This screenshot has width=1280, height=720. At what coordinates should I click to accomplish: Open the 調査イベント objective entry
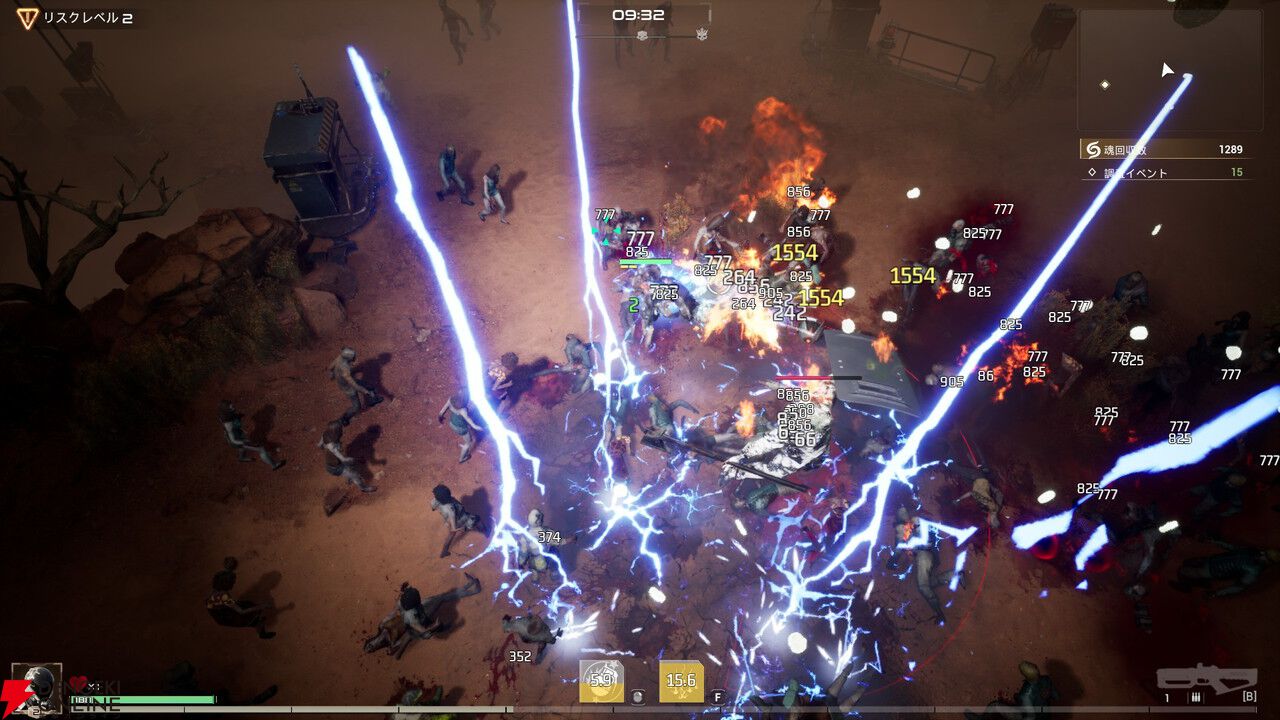(x=1165, y=173)
